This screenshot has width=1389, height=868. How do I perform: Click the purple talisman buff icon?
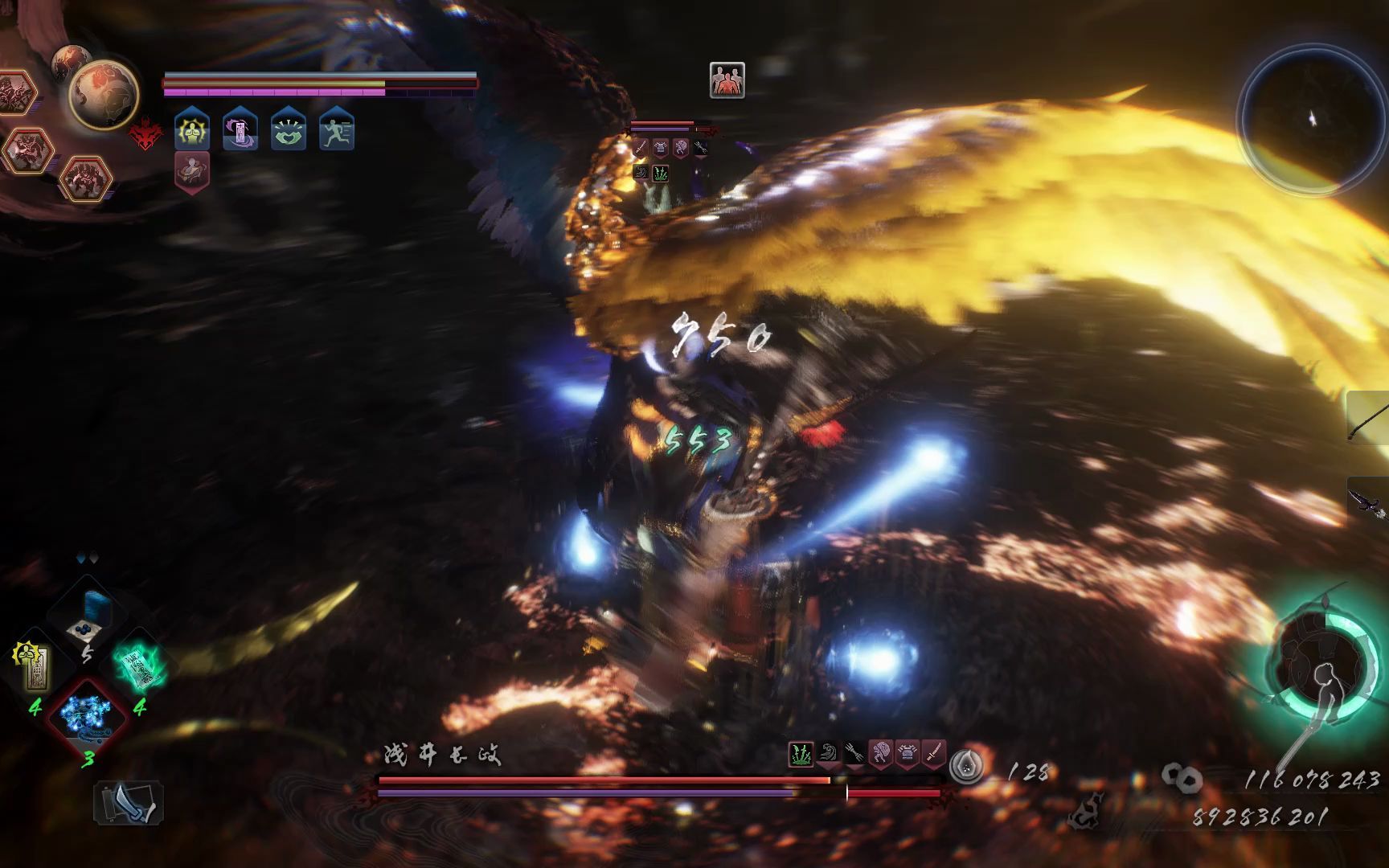click(240, 130)
